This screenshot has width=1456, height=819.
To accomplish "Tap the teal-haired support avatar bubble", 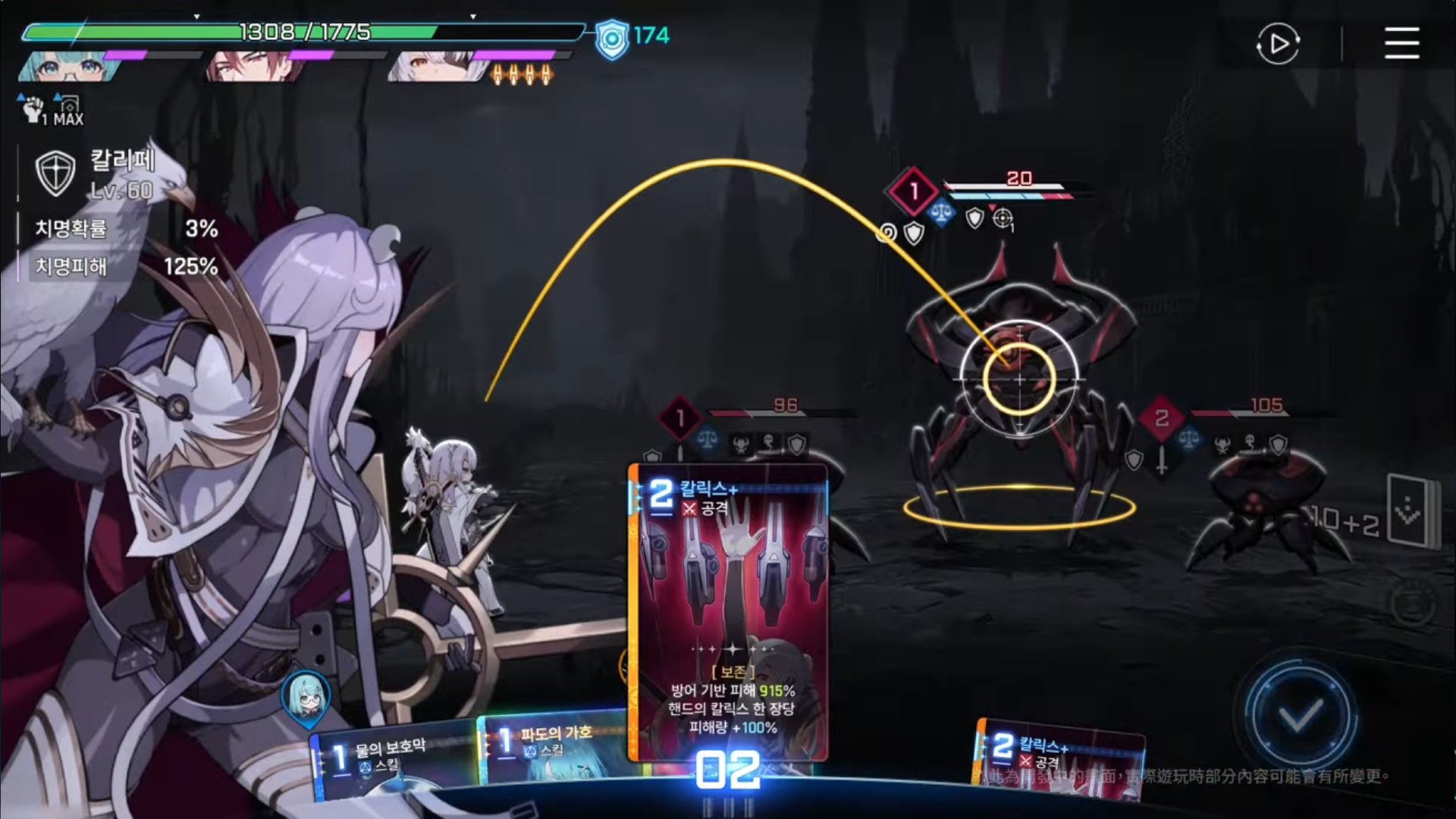I will pos(306,698).
